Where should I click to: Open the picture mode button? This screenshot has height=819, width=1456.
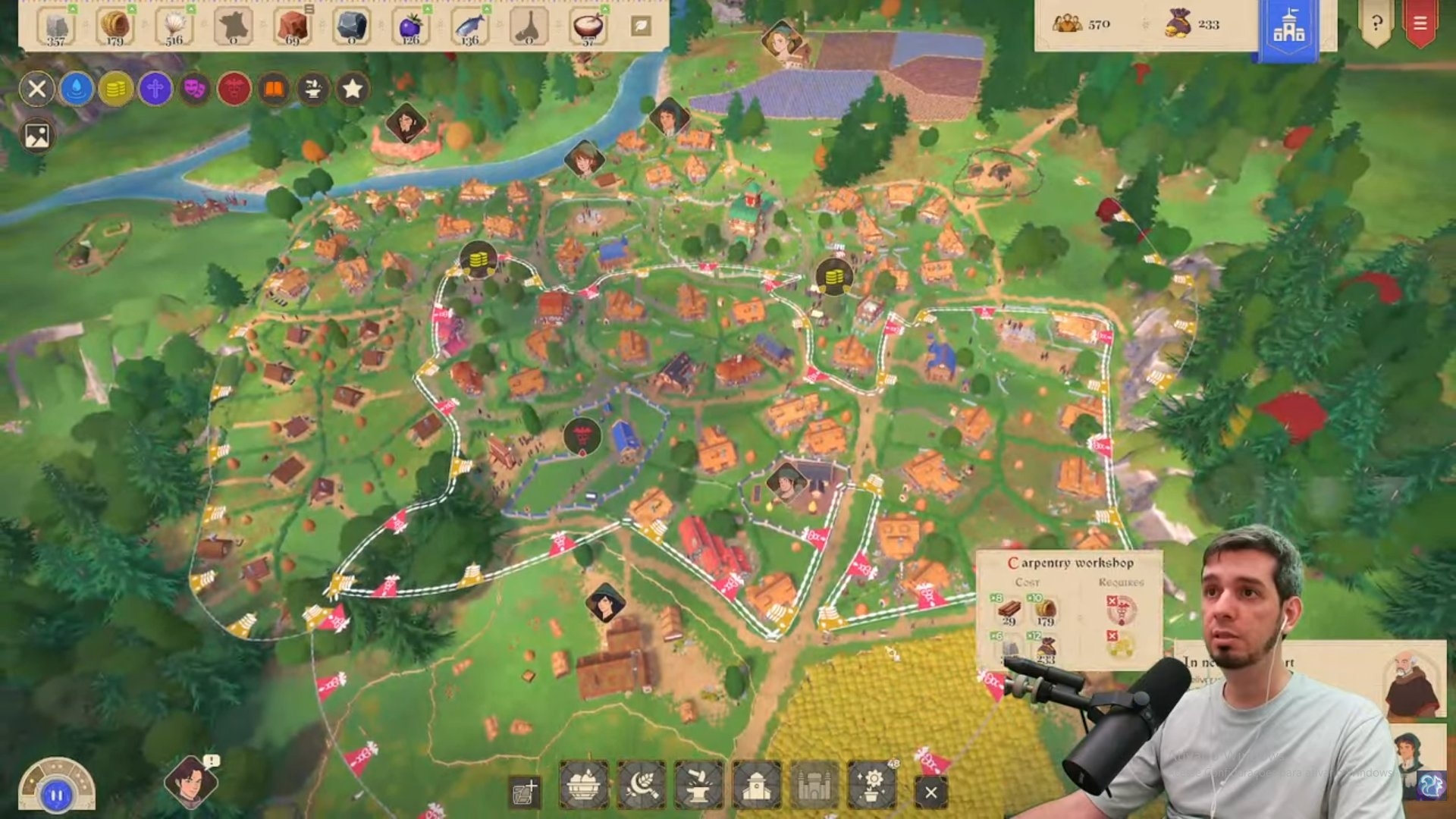click(x=36, y=136)
